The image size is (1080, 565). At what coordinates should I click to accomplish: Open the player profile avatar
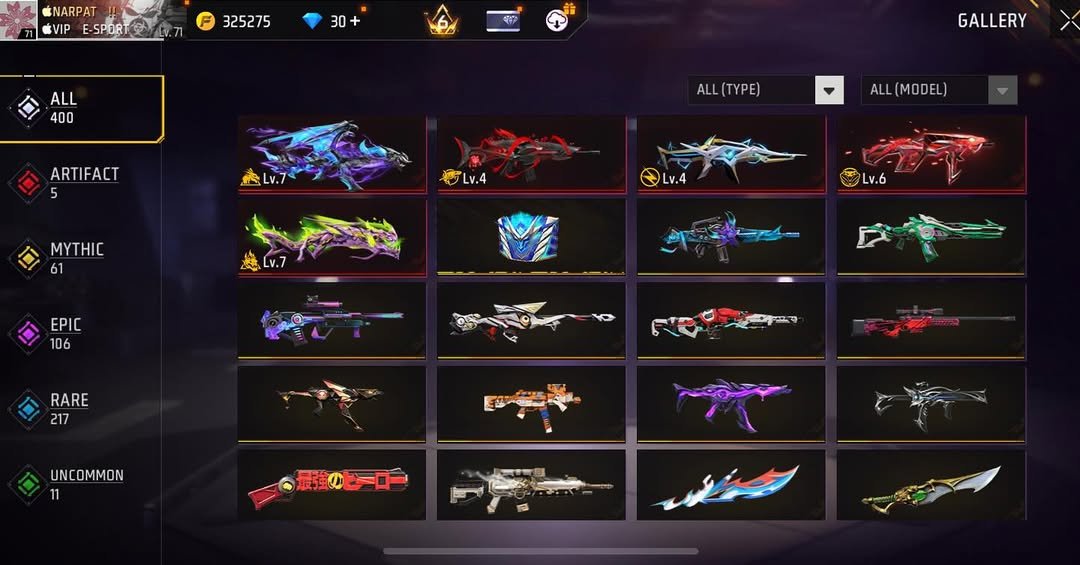pyautogui.click(x=19, y=20)
